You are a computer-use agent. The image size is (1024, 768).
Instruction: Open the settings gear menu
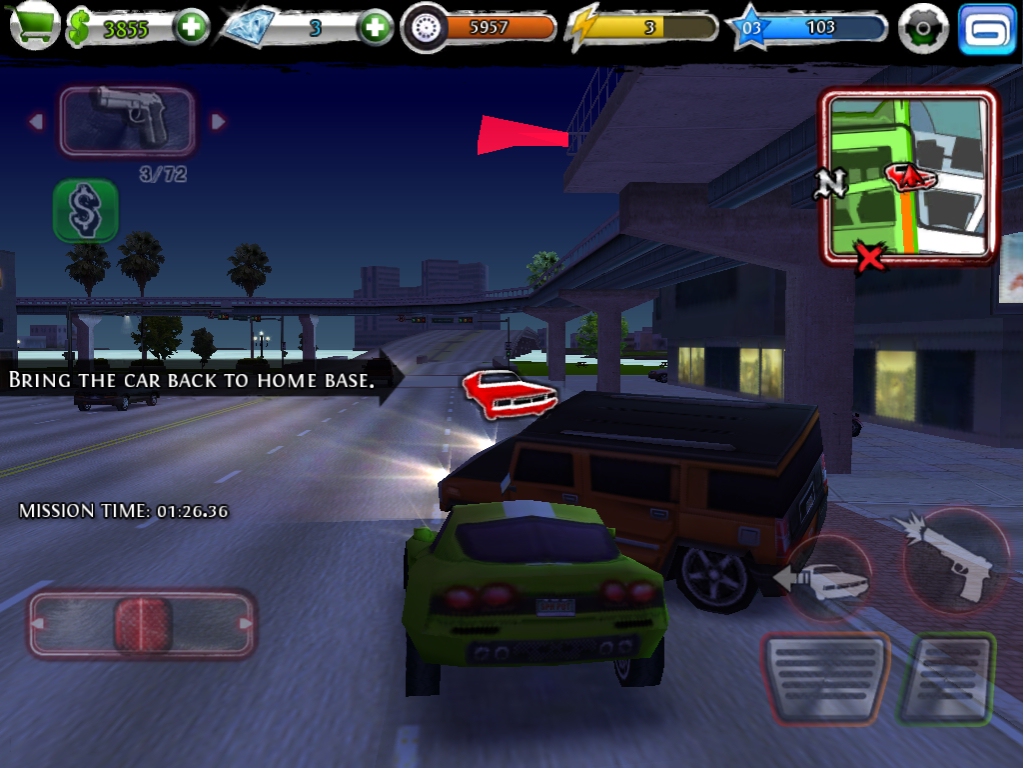(921, 29)
